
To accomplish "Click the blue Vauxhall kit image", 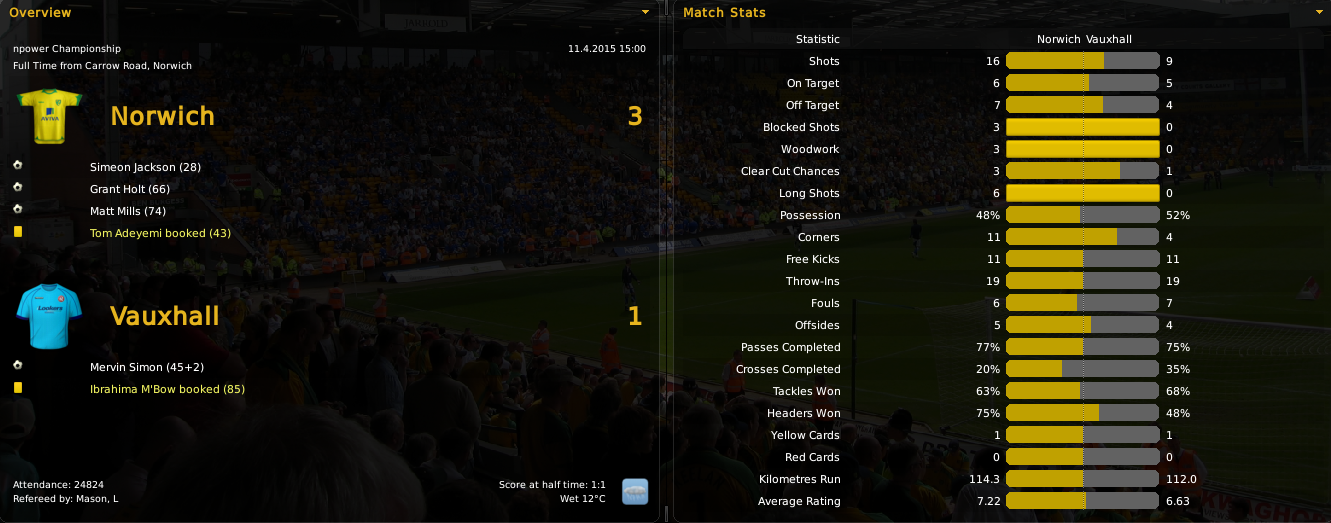I will tap(49, 315).
